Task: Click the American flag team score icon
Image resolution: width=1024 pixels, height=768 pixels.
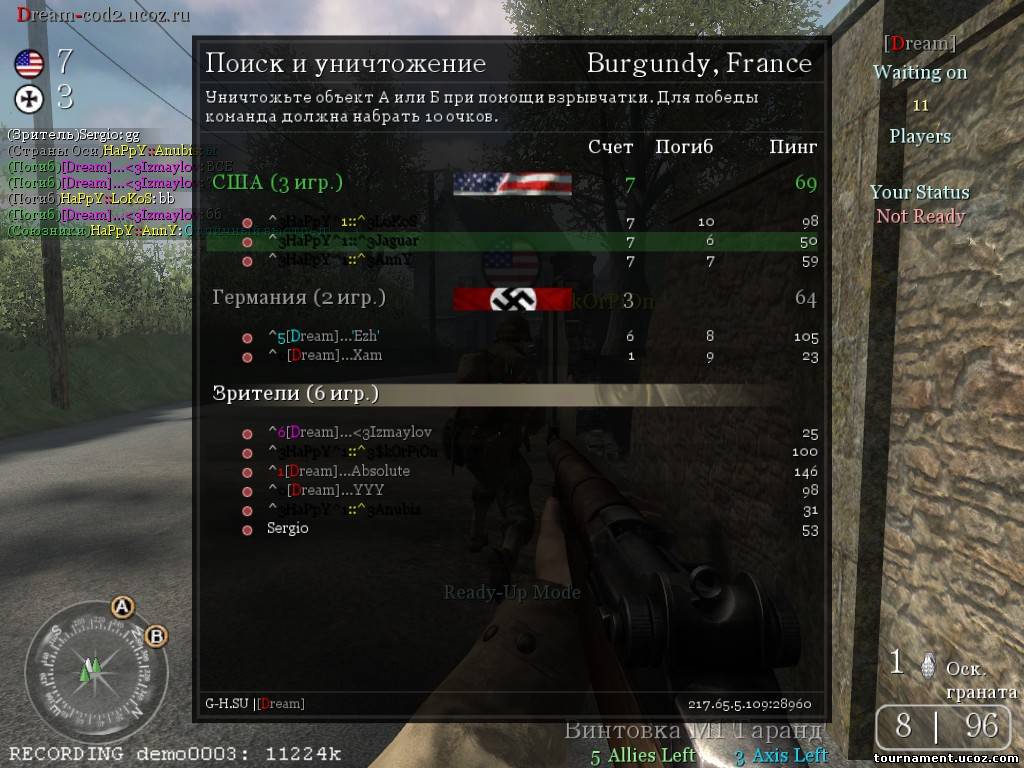Action: point(29,64)
